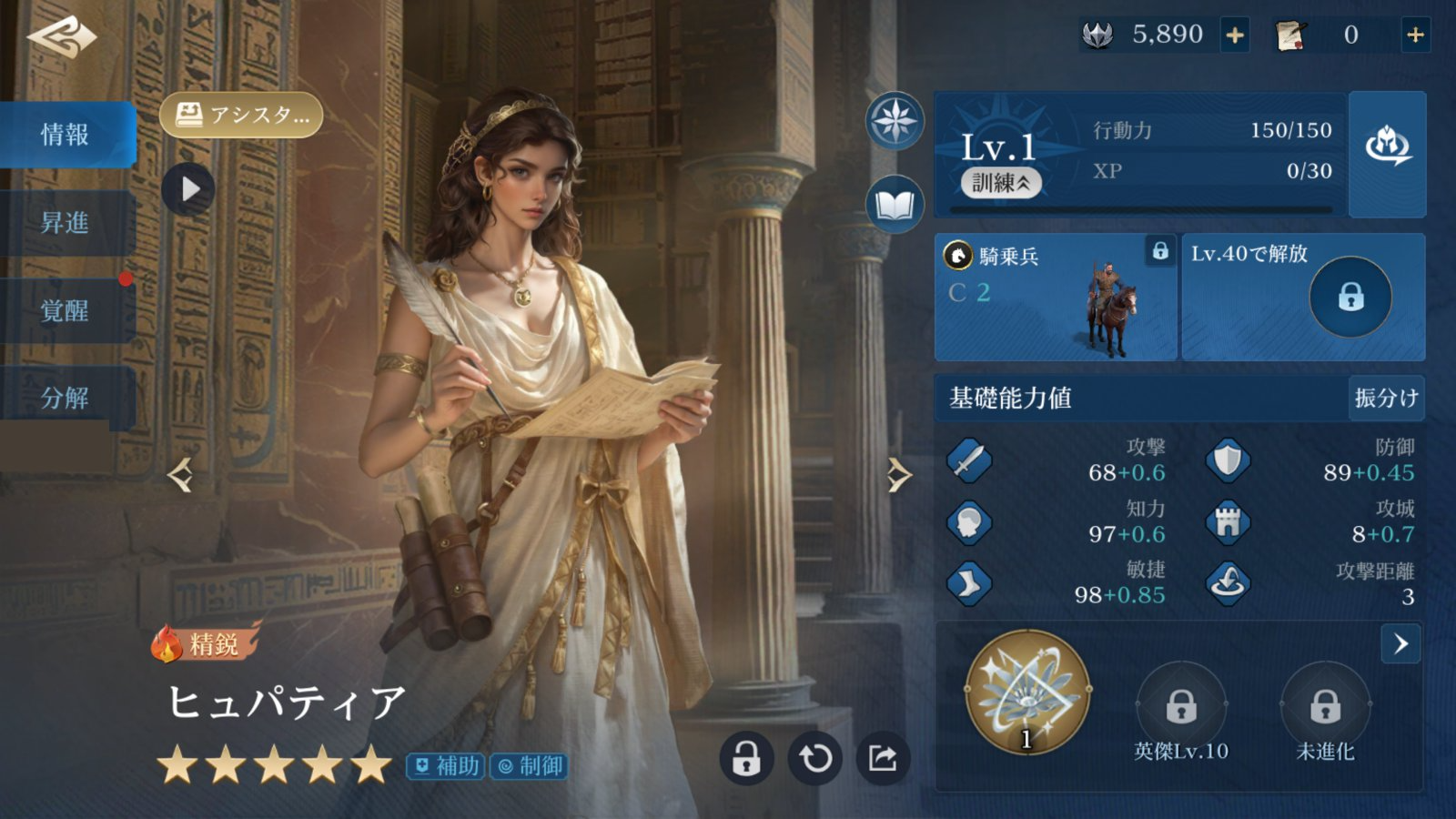Image resolution: width=1456 pixels, height=819 pixels.
Task: Select the 覚醒 tab
Action: [x=66, y=311]
